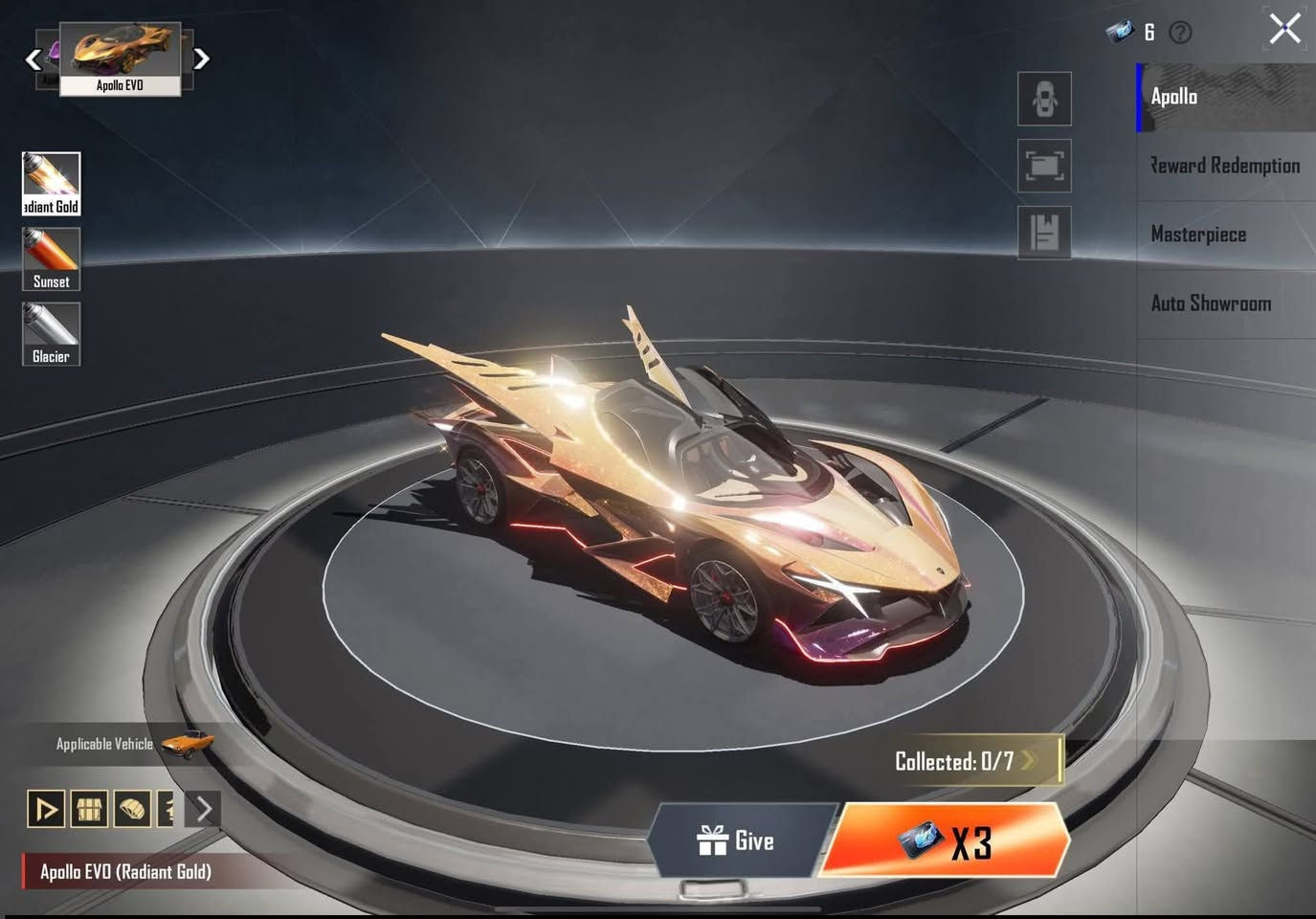Select the Radiant Gold paint finish
This screenshot has height=919, width=1316.
tap(51, 182)
